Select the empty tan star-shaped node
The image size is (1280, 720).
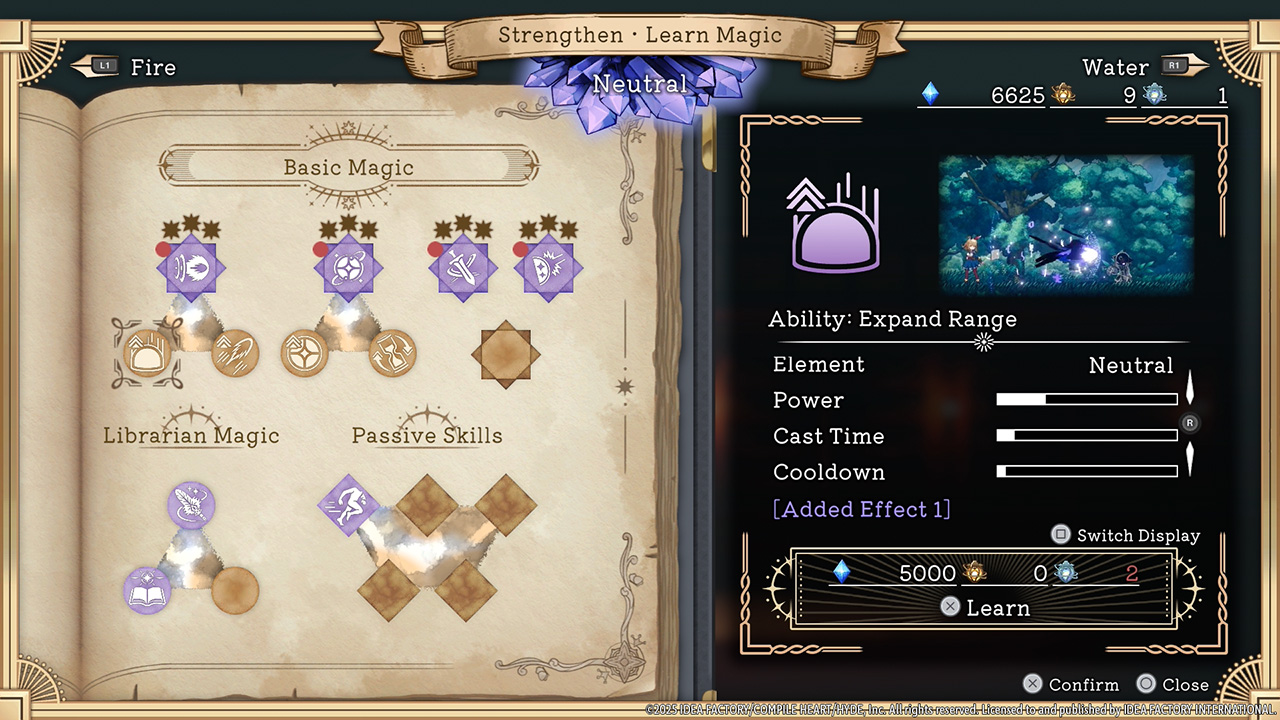(x=506, y=352)
